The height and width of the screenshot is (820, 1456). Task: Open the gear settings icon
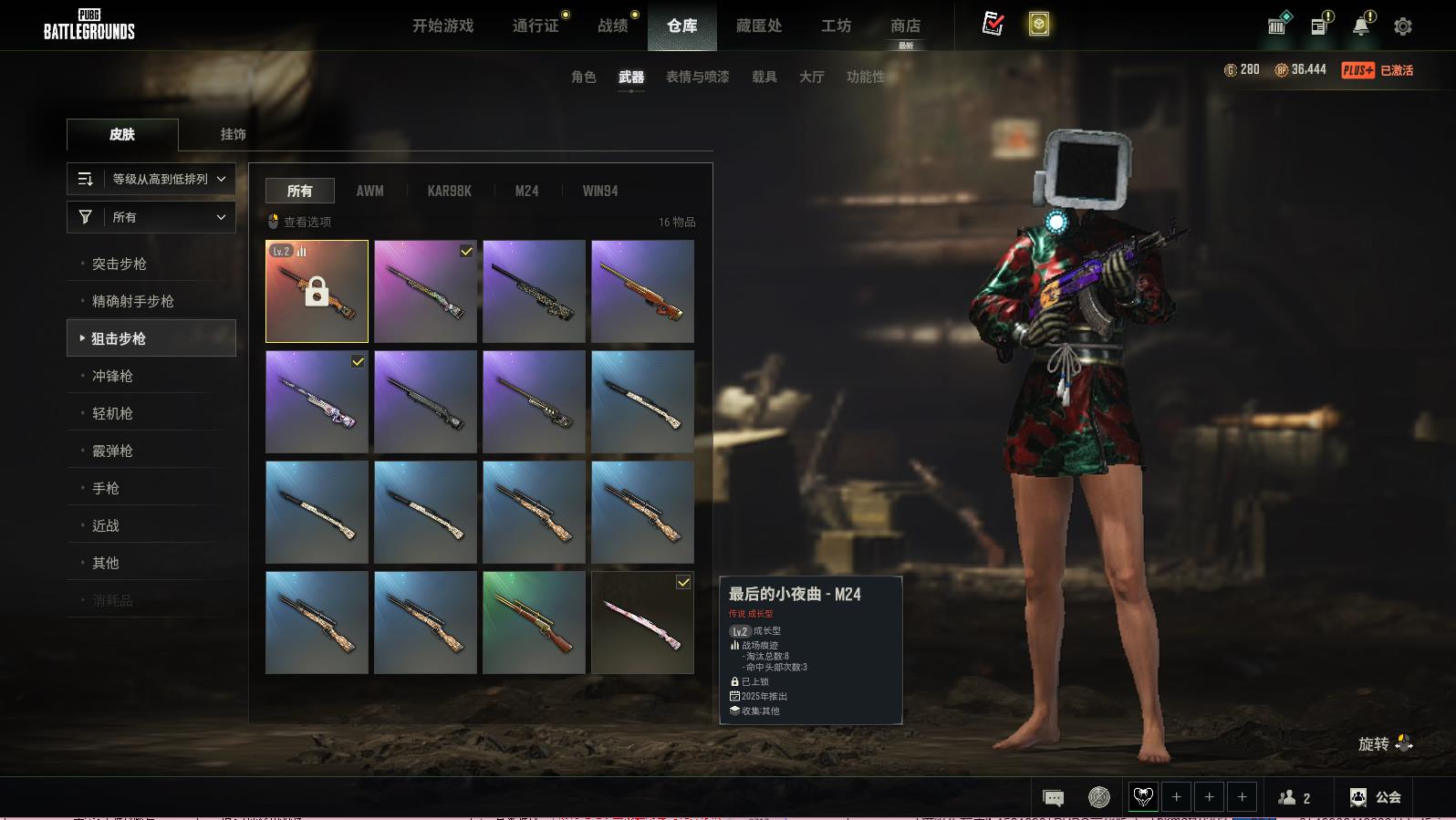[1402, 26]
